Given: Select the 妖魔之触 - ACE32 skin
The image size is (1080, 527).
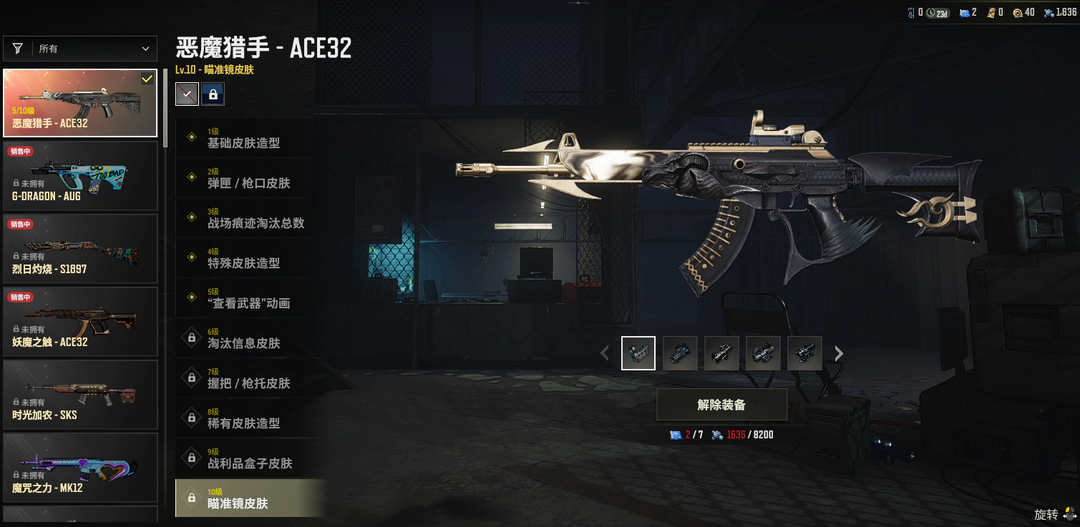Looking at the screenshot, I should (80, 321).
